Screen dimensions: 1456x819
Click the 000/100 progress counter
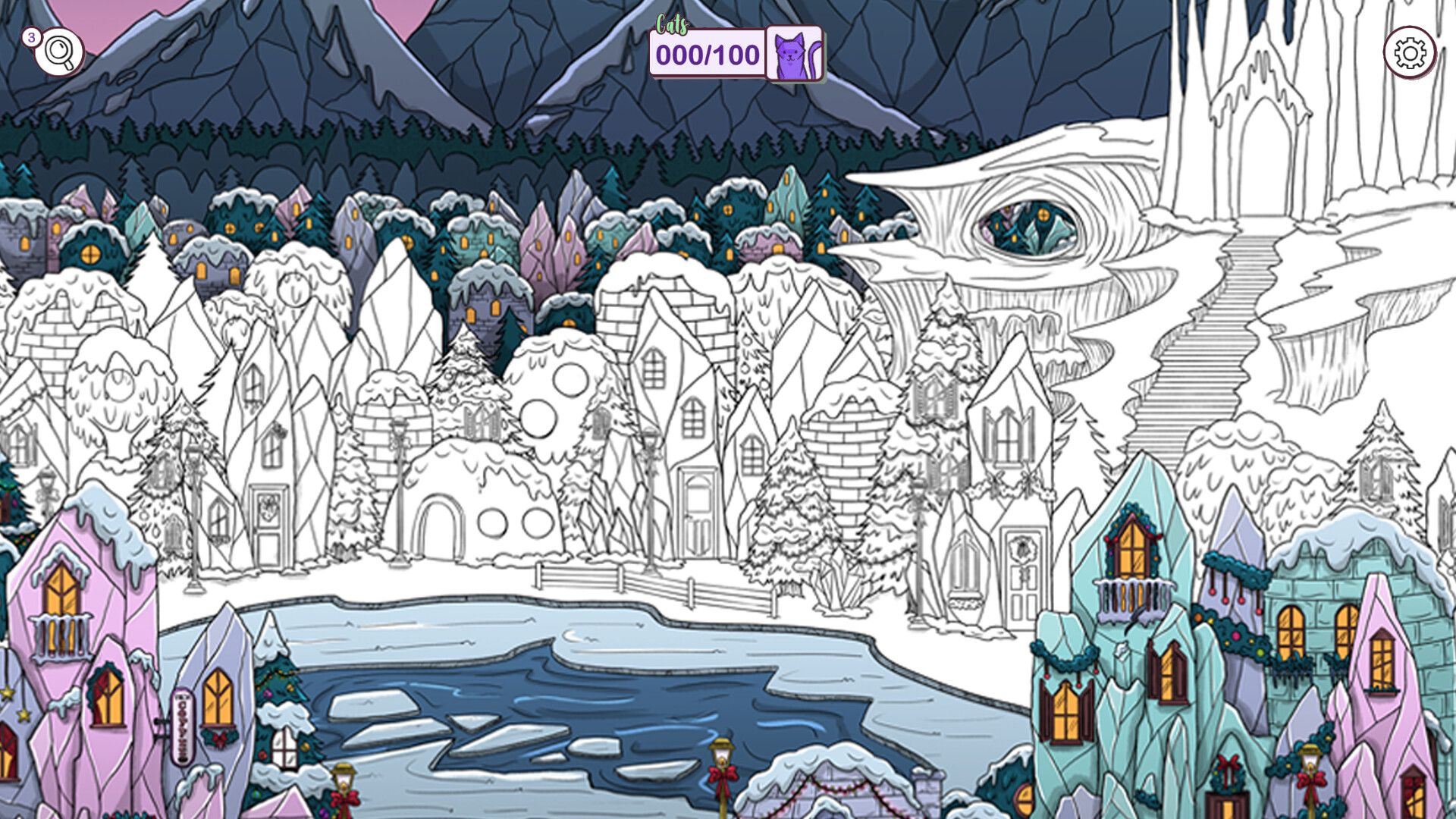click(x=707, y=55)
